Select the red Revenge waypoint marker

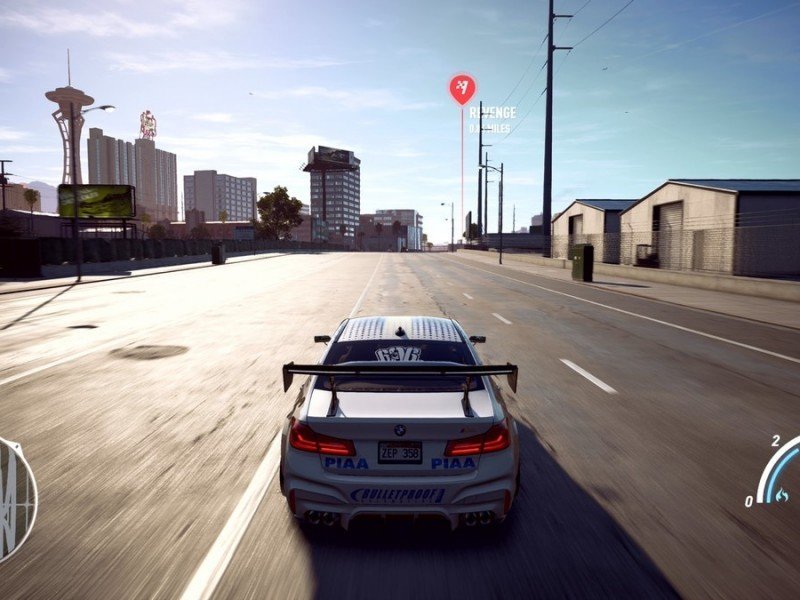click(x=462, y=89)
